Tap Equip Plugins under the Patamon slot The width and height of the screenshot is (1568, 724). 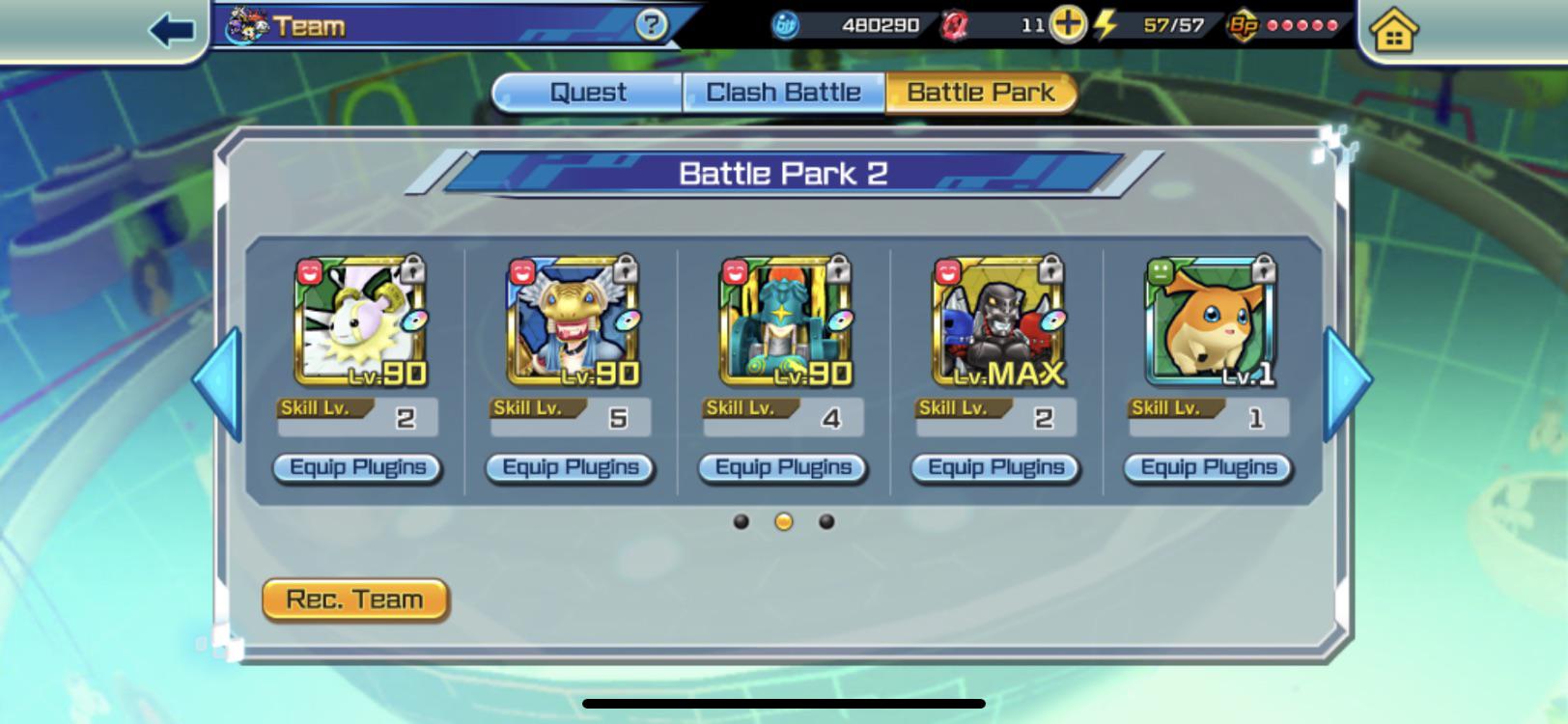click(1208, 467)
